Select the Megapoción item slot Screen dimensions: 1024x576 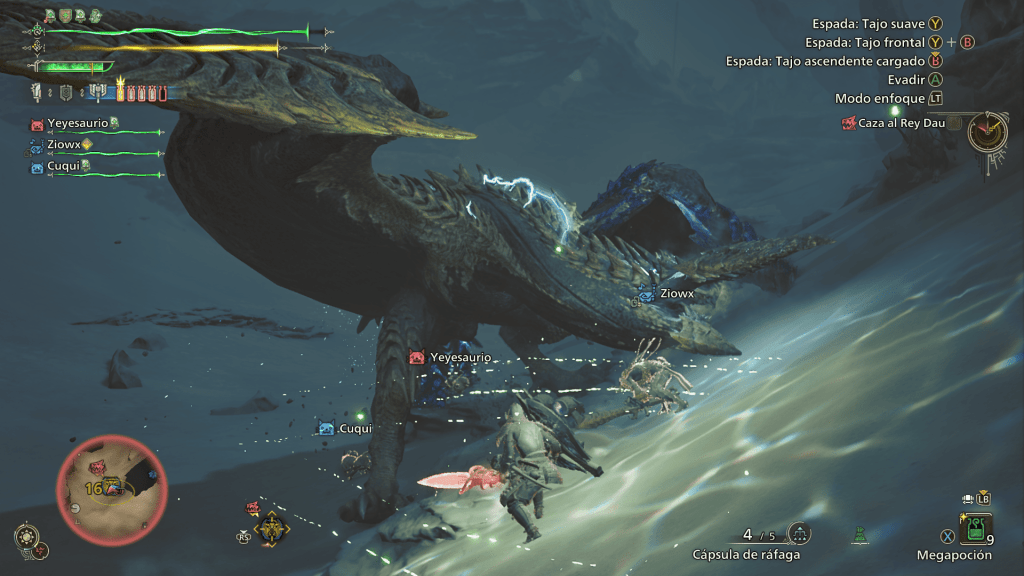[976, 527]
